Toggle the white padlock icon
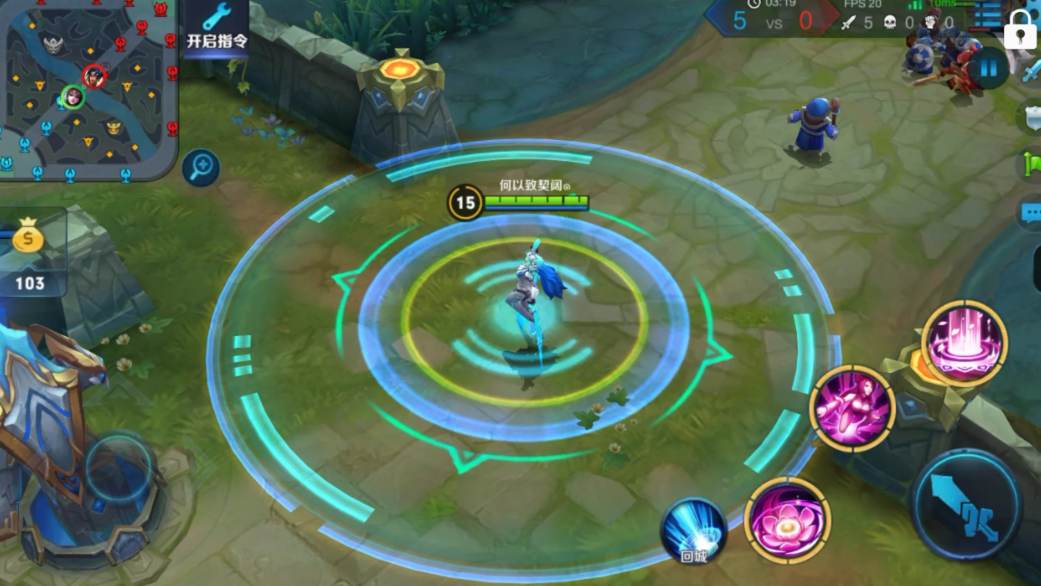 click(x=1020, y=29)
